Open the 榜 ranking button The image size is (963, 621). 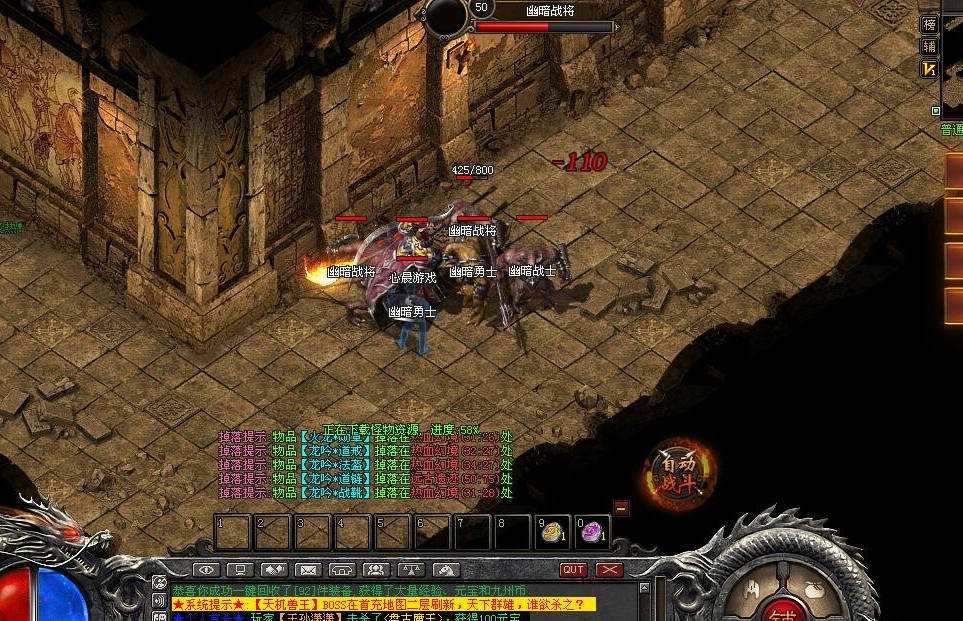click(x=930, y=24)
